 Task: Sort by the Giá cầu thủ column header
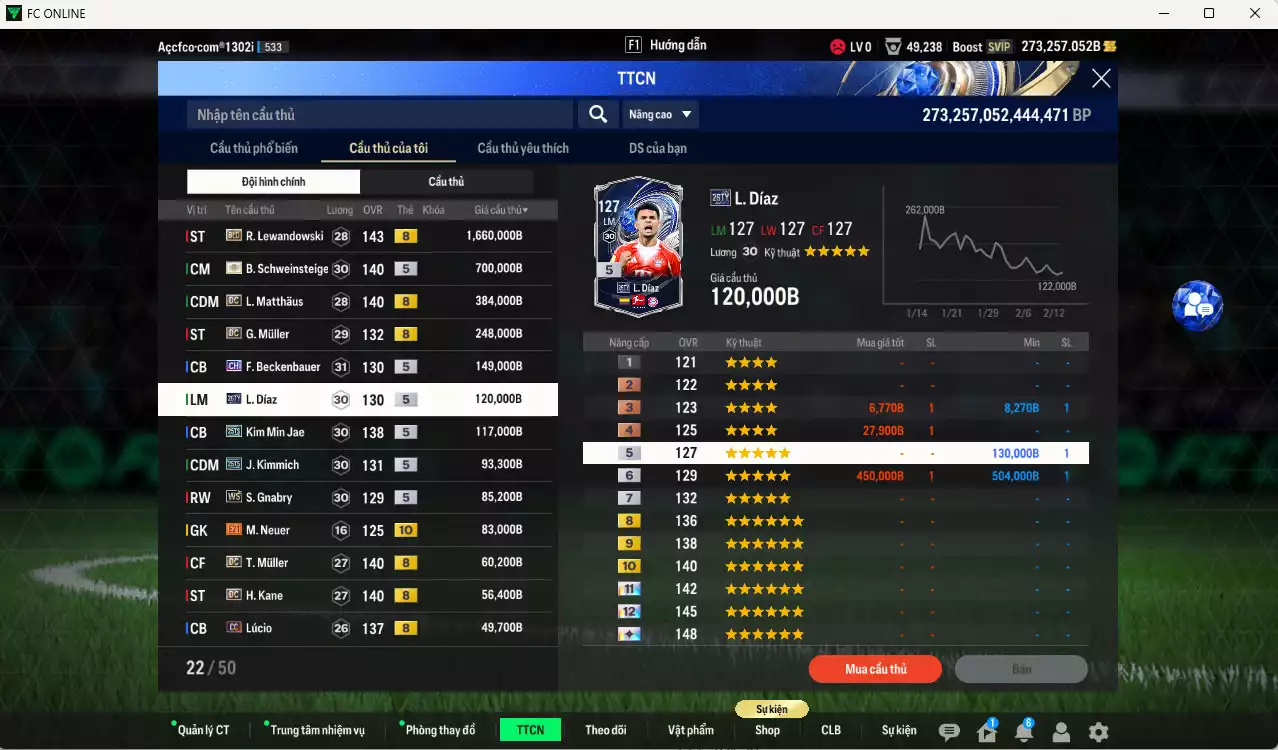click(501, 210)
